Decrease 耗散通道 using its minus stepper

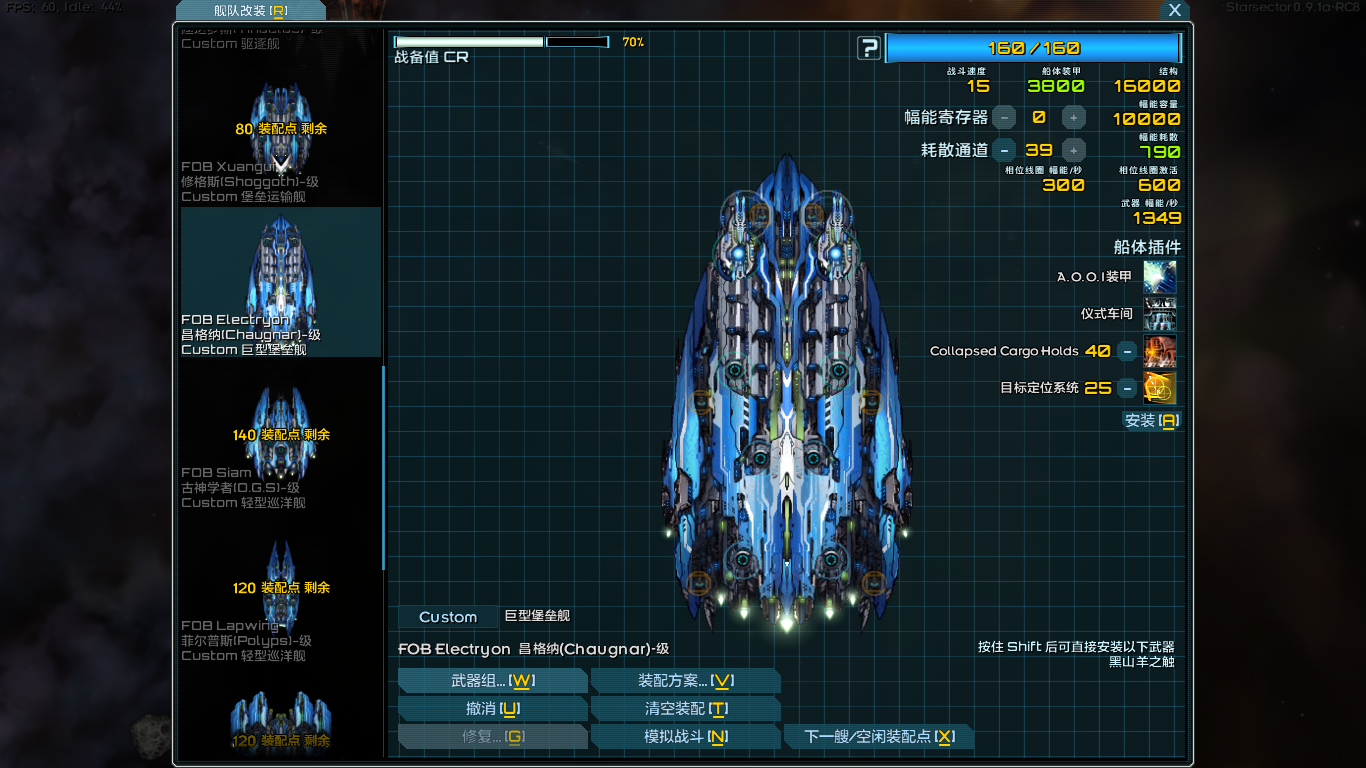click(1003, 150)
